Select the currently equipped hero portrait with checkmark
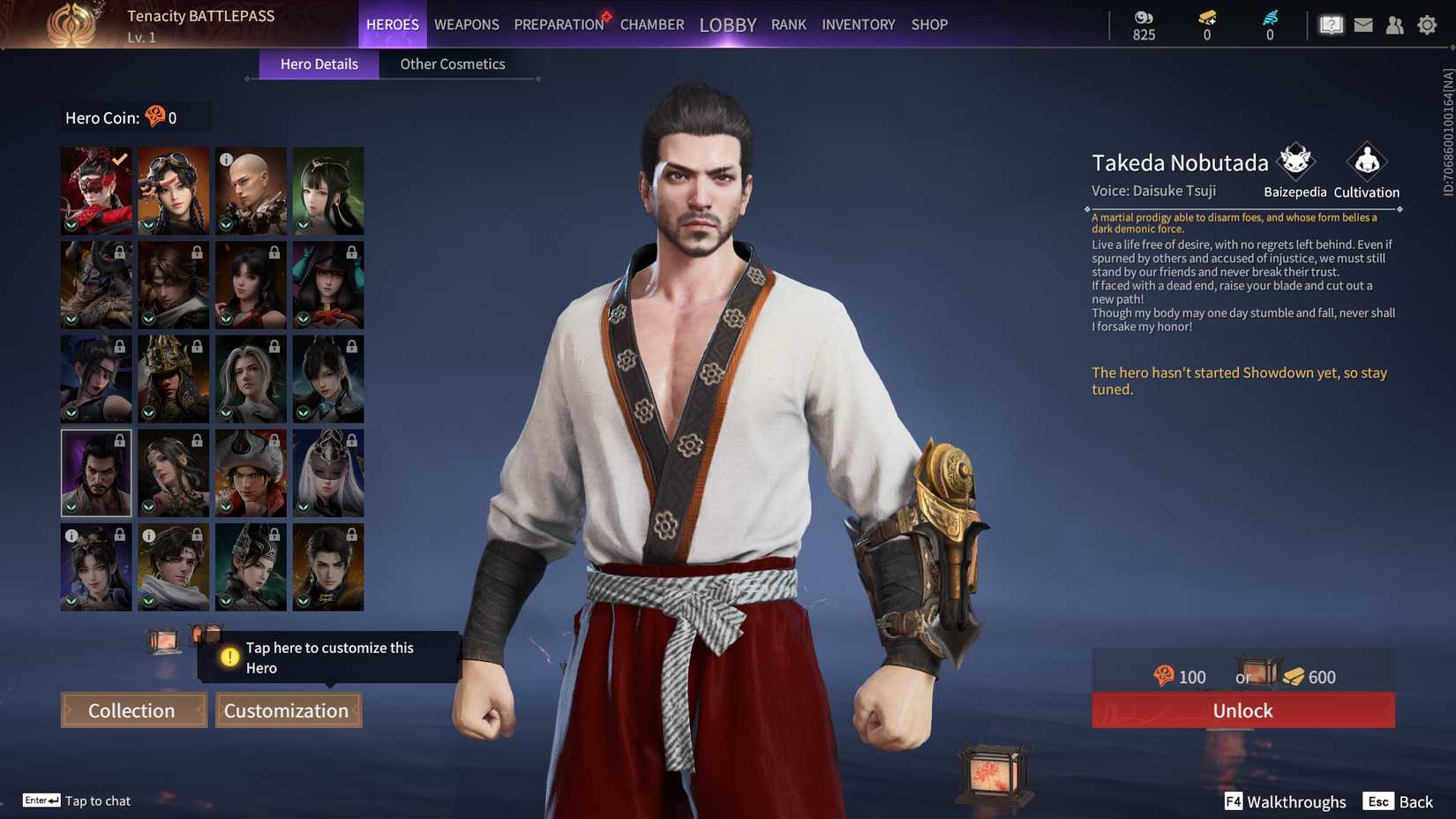 [x=95, y=189]
